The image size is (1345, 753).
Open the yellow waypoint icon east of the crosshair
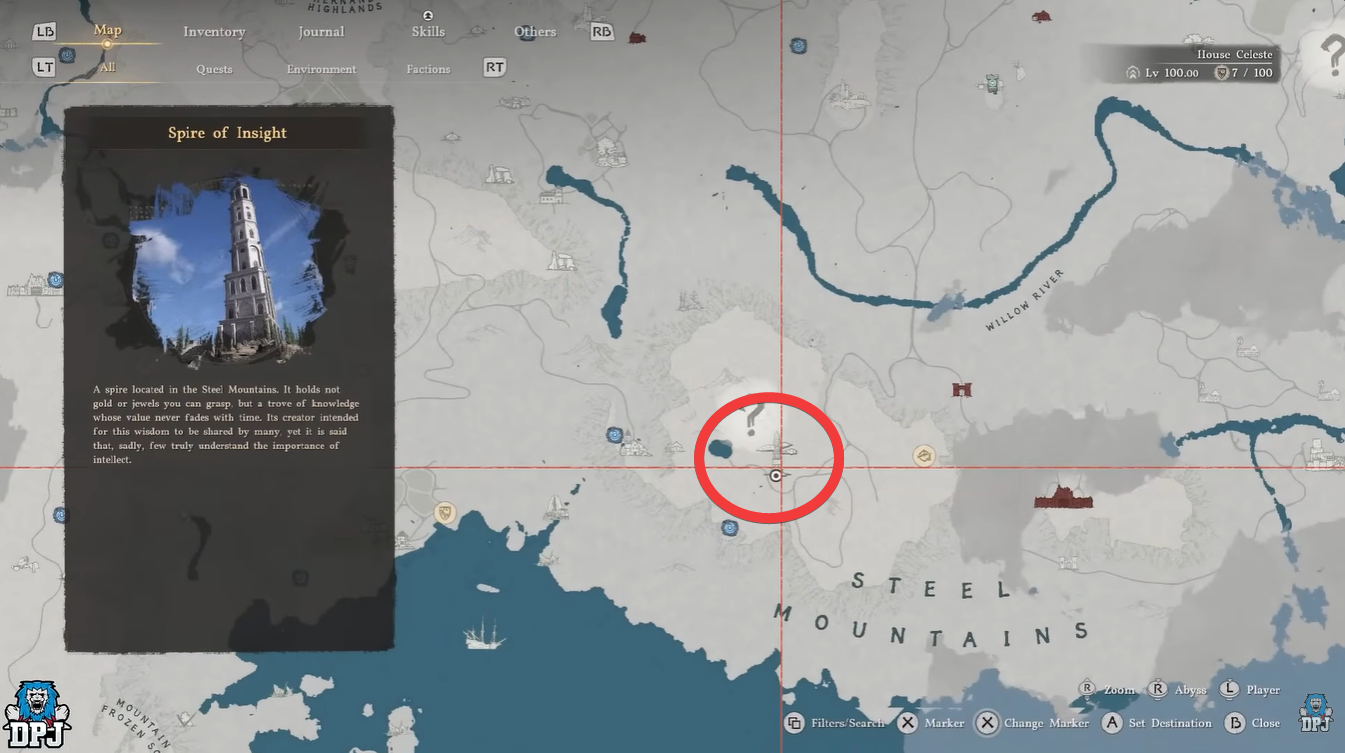click(922, 455)
